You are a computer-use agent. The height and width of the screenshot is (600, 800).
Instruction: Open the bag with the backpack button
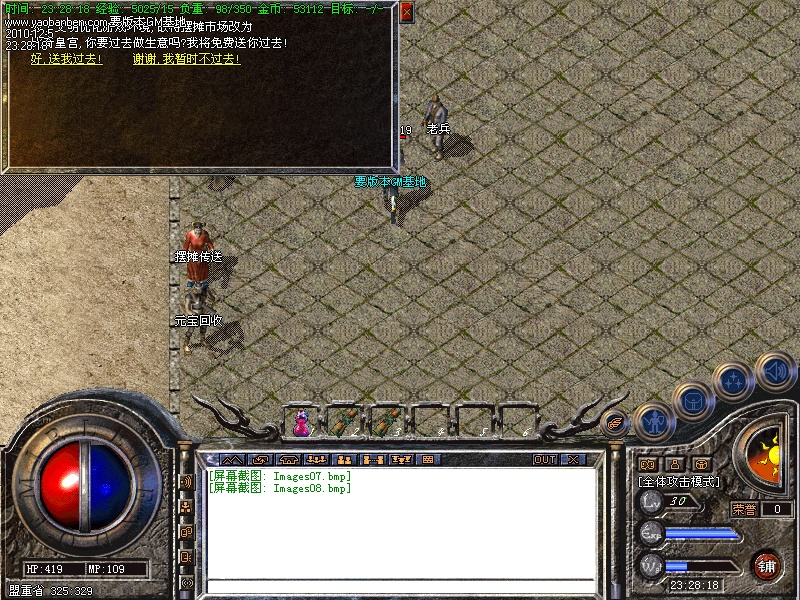[x=693, y=400]
